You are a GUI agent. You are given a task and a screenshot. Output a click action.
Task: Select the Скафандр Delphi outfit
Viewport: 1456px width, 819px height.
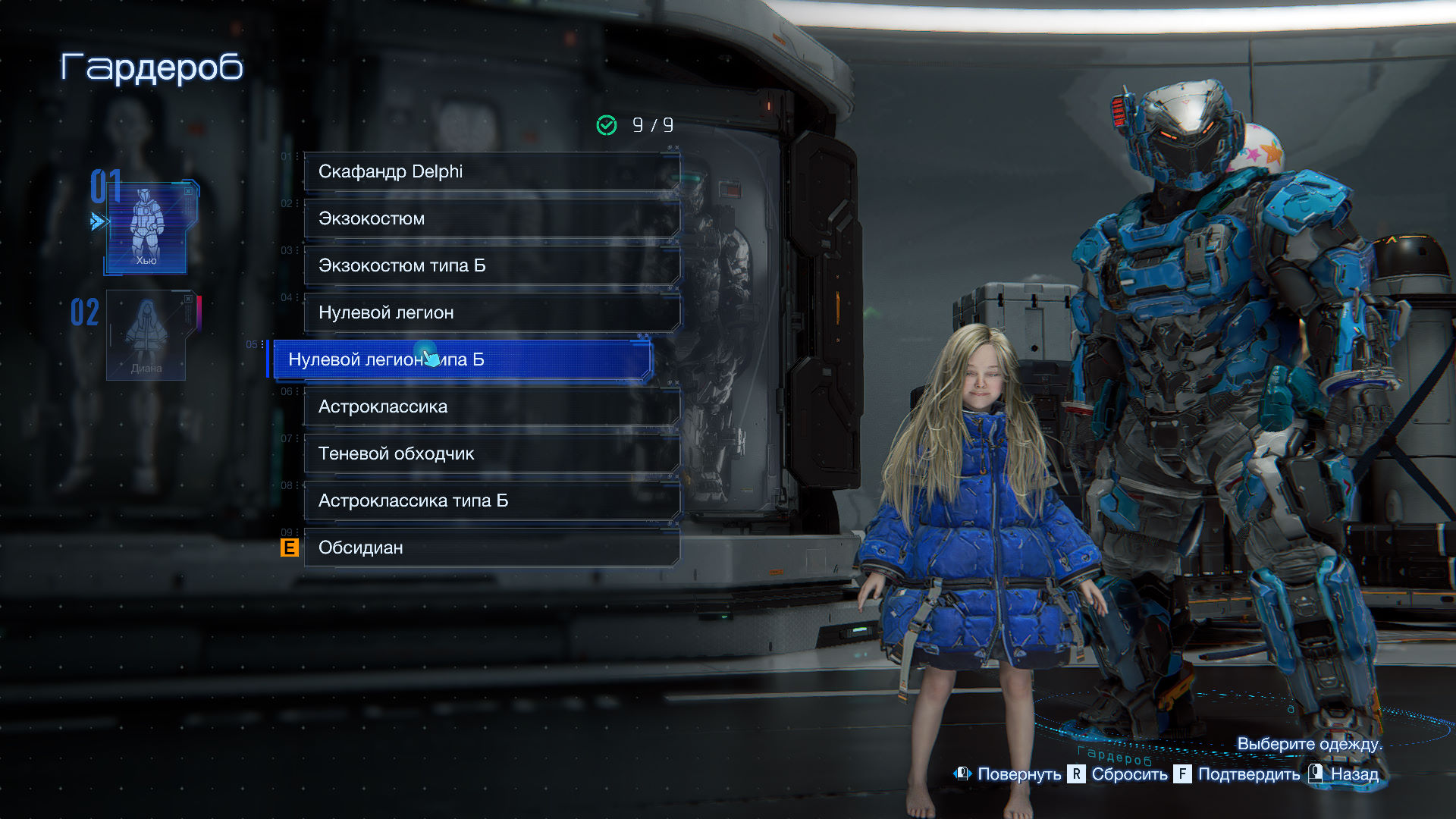tap(491, 171)
